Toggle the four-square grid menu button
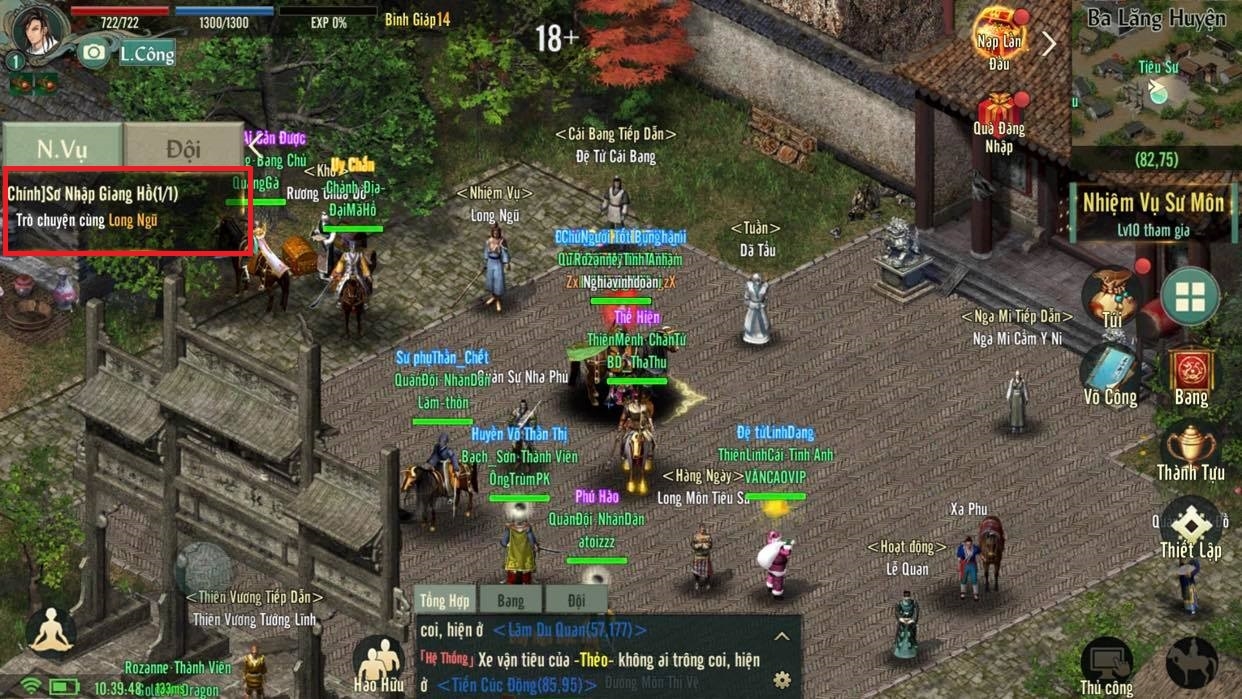The image size is (1242, 699). click(x=1190, y=296)
